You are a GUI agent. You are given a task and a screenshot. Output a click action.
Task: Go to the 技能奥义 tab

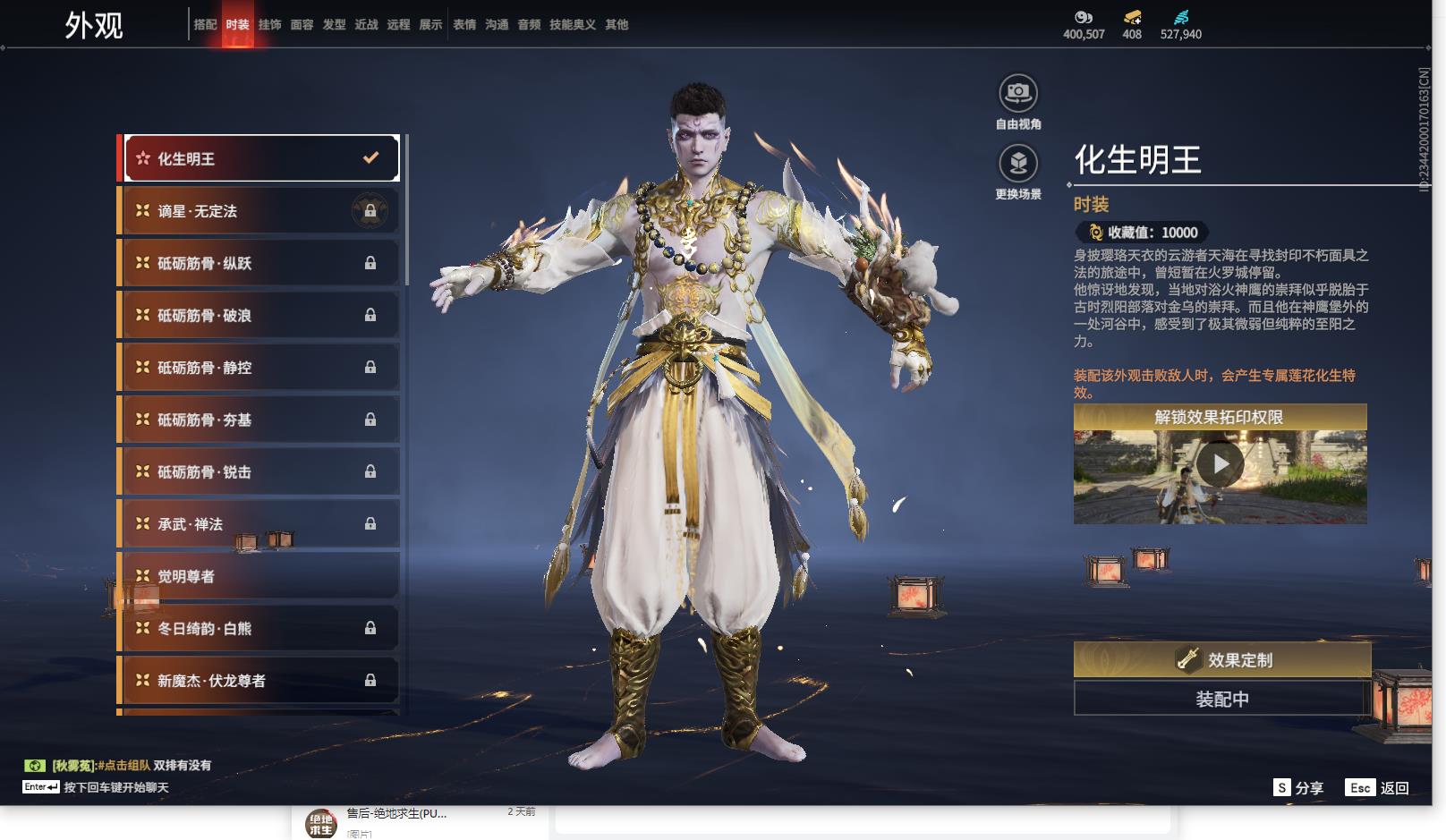click(x=572, y=25)
